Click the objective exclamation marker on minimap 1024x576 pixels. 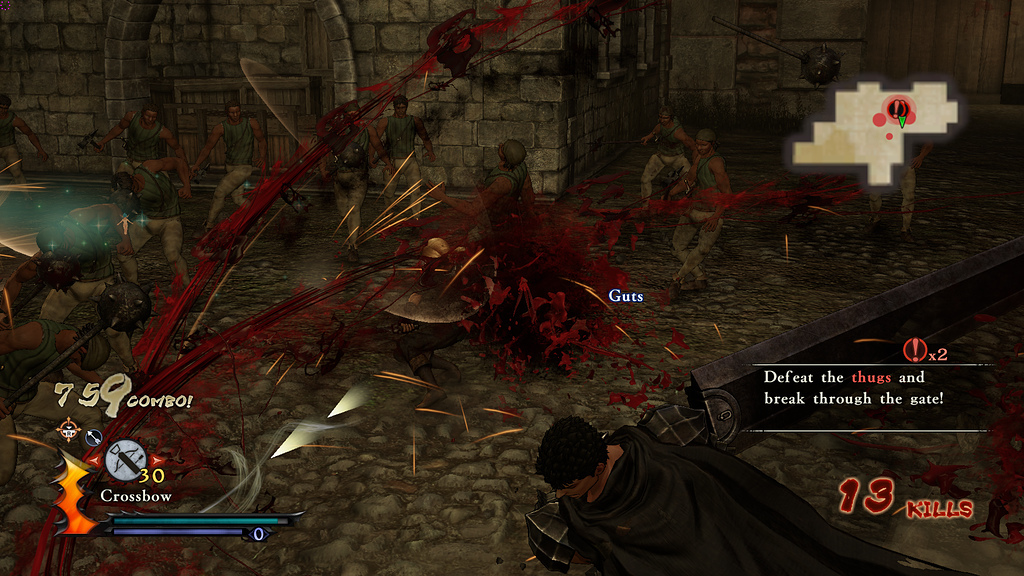[x=897, y=108]
